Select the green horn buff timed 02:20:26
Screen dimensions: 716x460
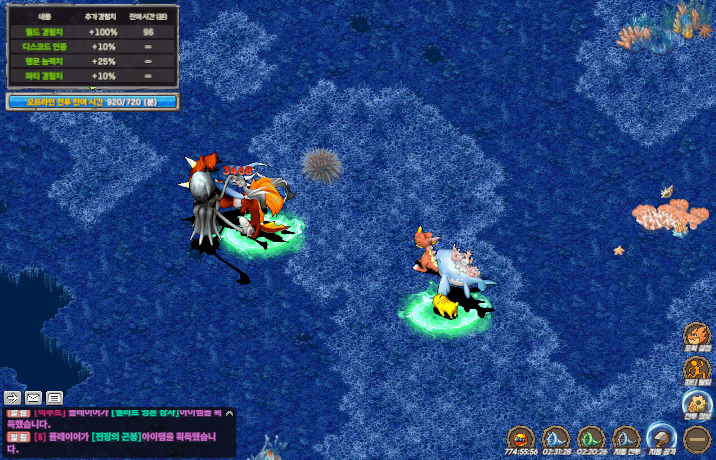coord(591,437)
